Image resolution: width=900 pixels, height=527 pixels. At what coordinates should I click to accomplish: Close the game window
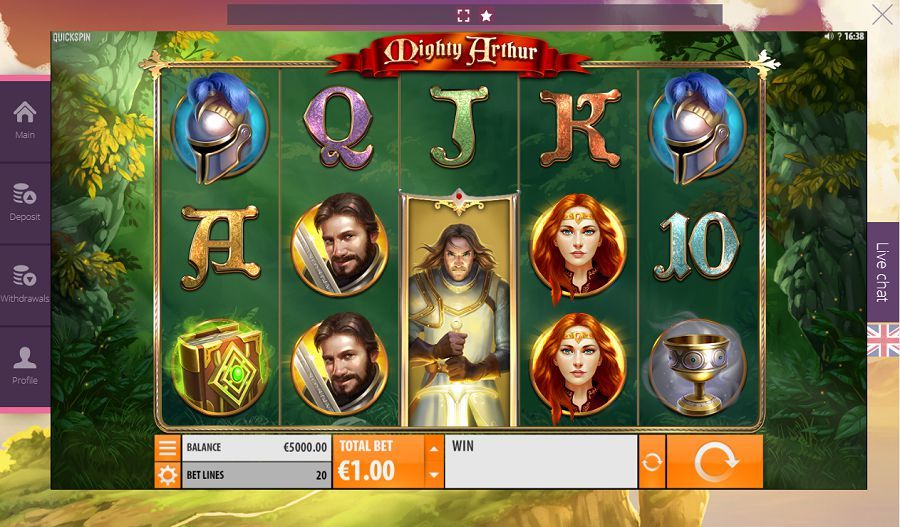coord(882,14)
